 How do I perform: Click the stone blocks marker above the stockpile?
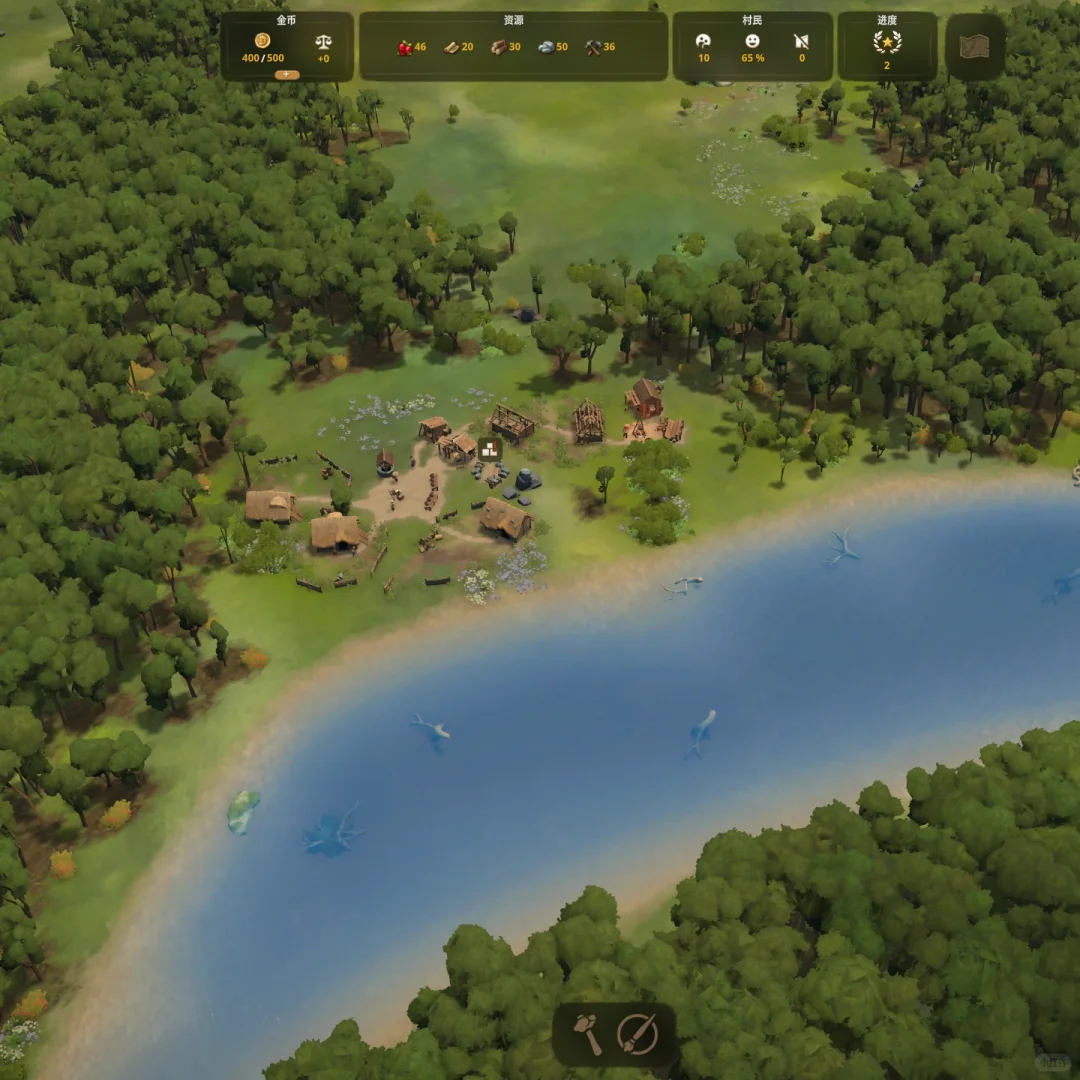[x=490, y=449]
